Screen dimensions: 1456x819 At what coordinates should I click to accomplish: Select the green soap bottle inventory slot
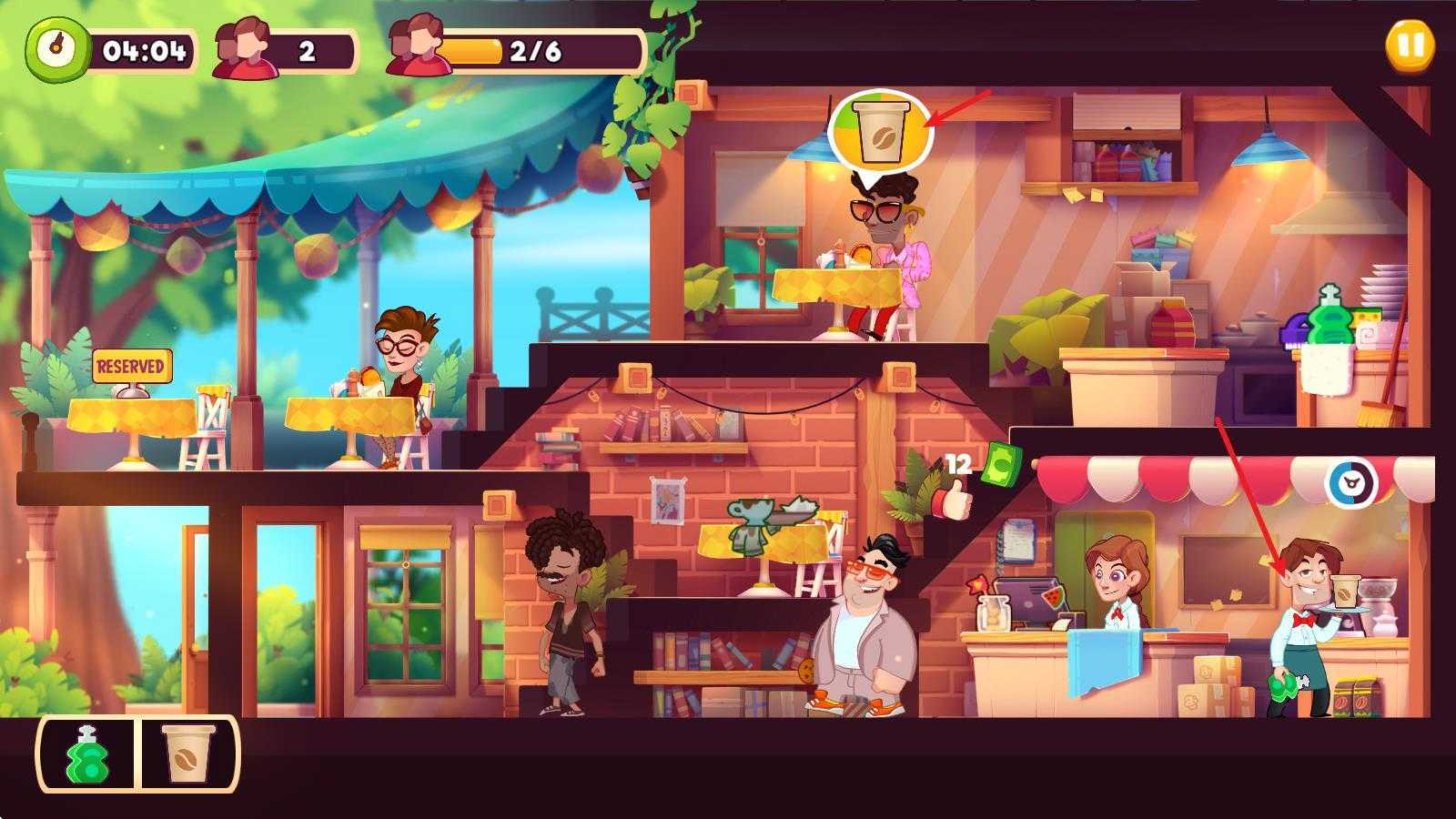[x=88, y=754]
